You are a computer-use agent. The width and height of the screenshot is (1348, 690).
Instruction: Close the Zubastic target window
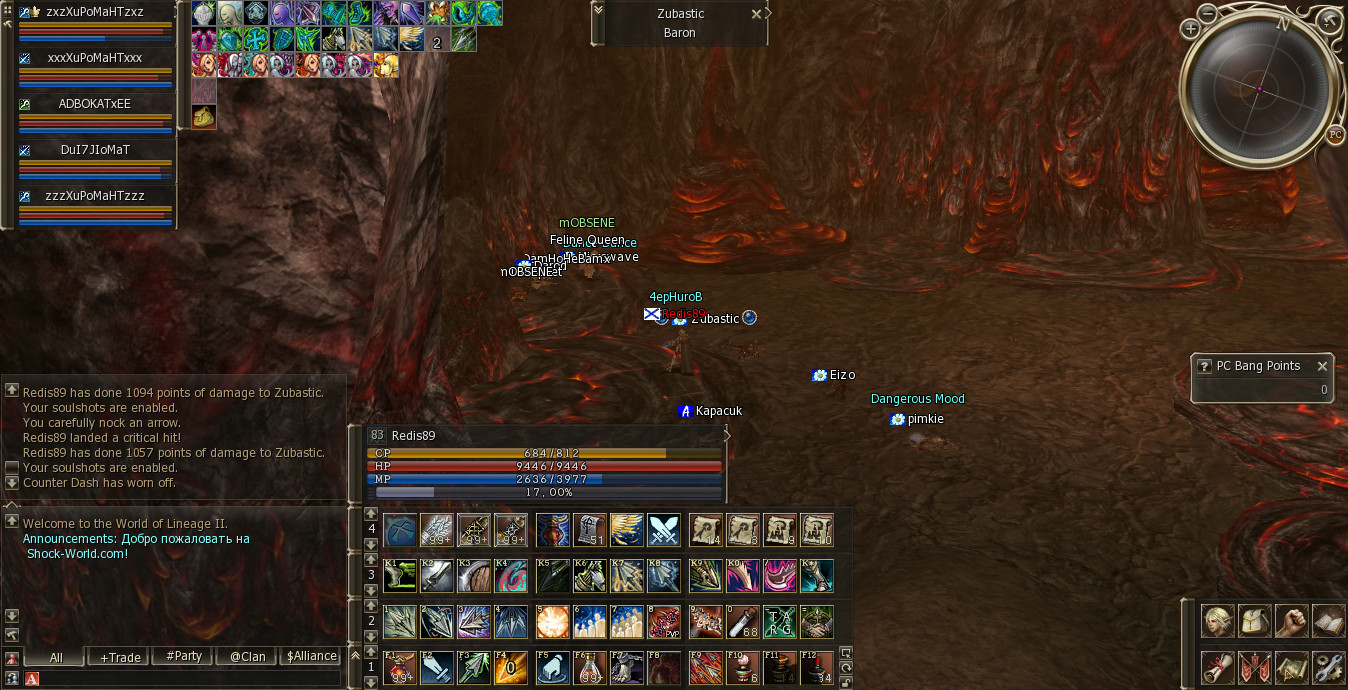[x=756, y=14]
